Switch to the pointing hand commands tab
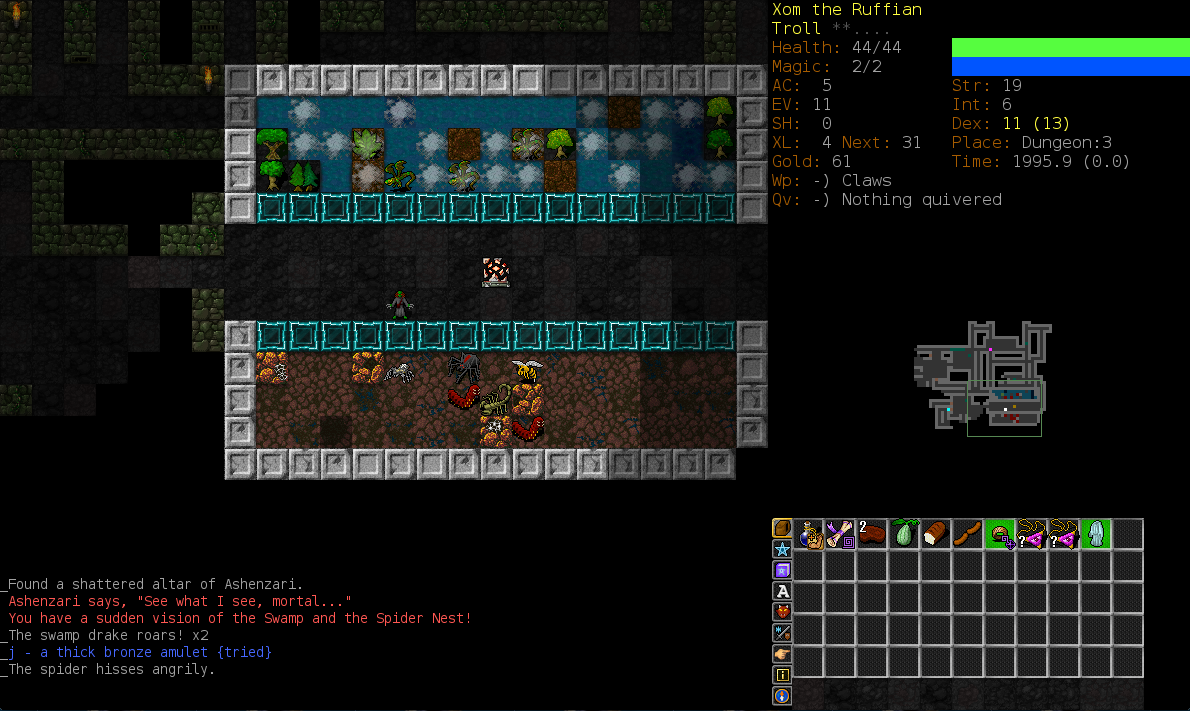 pos(782,654)
